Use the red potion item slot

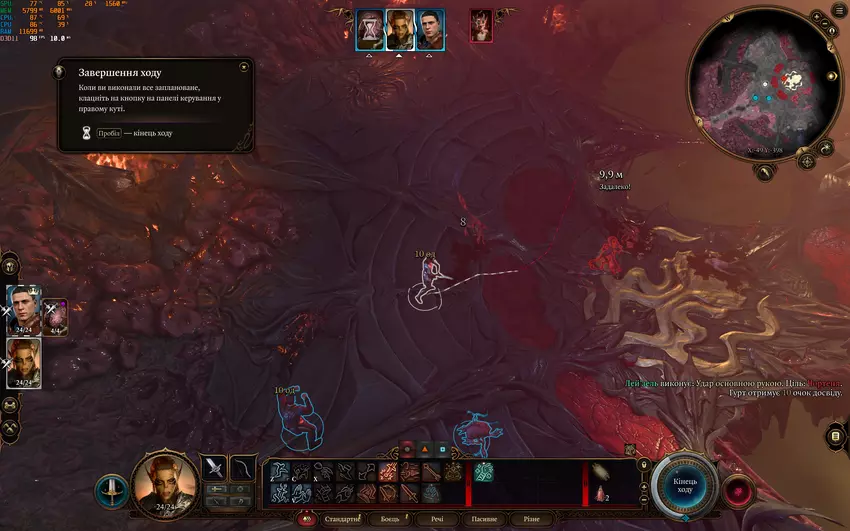(601, 493)
